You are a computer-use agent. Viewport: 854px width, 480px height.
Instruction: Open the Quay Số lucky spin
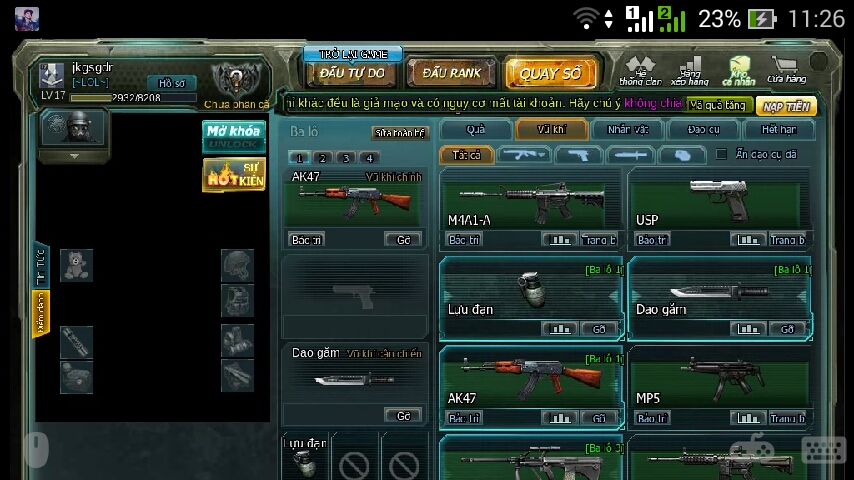pyautogui.click(x=549, y=73)
